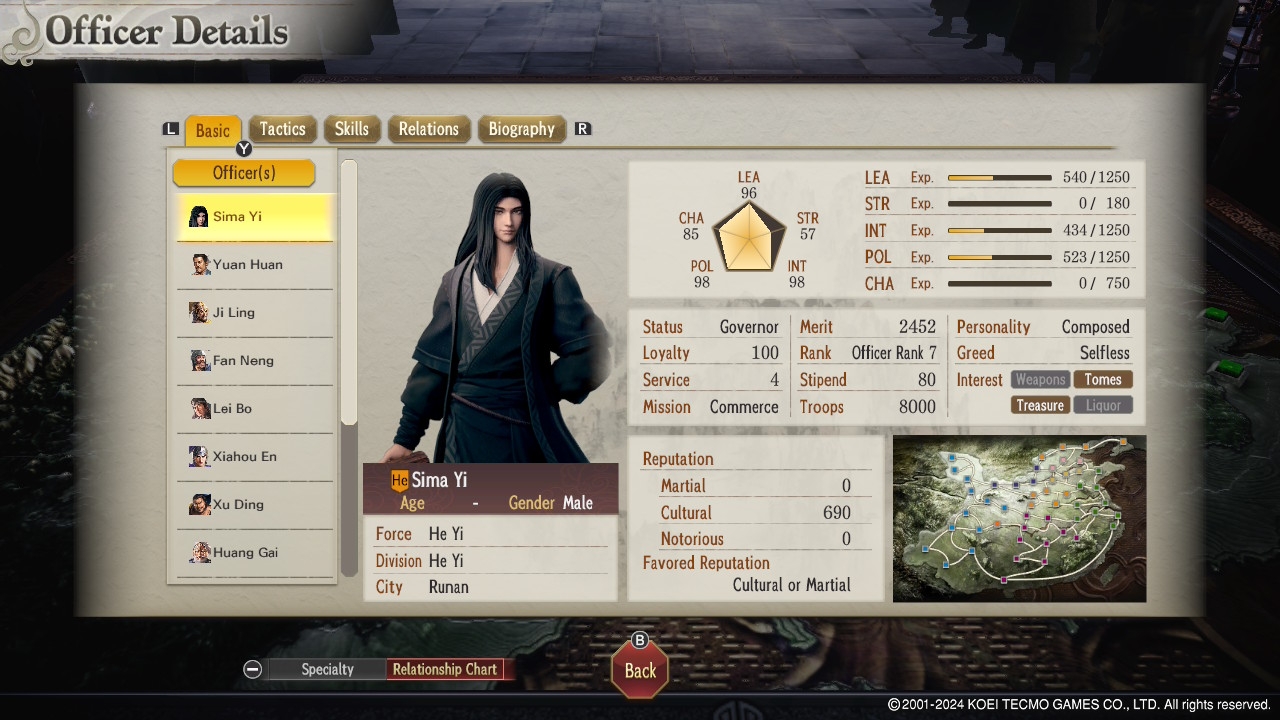This screenshot has height=720, width=1280.
Task: Choose officer Xiahou En
Action: [255, 457]
